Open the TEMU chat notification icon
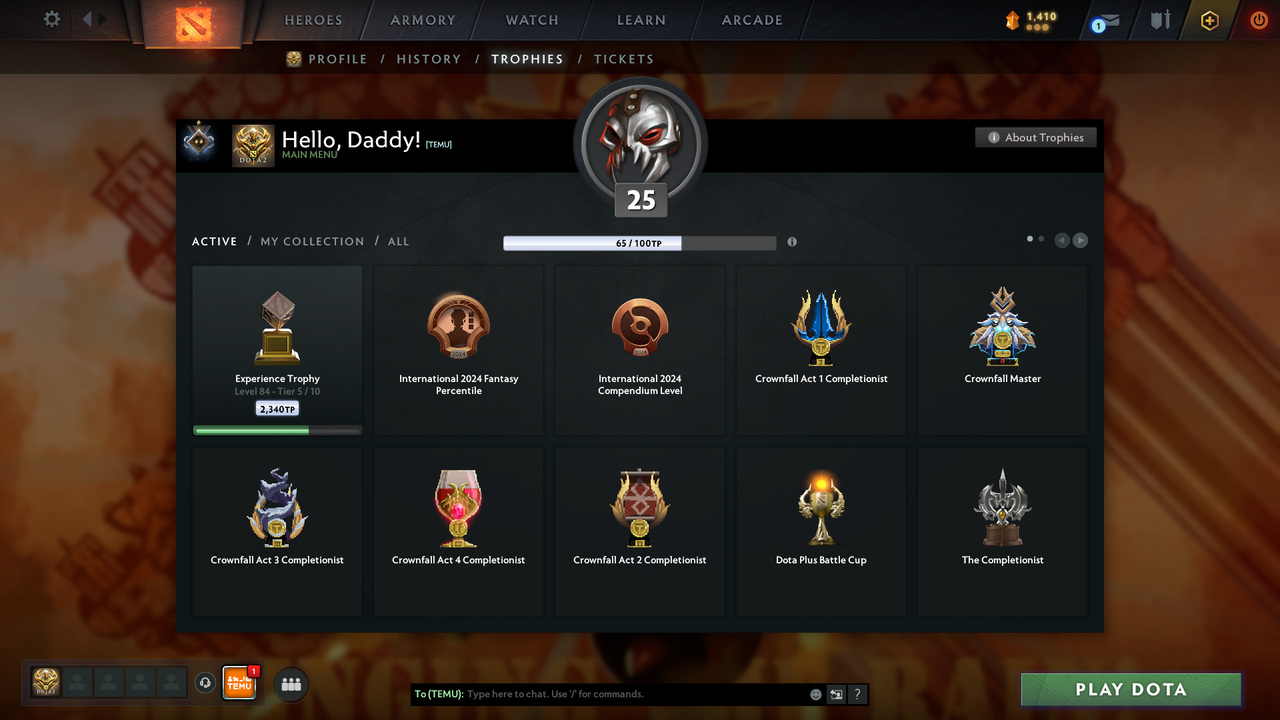 (239, 683)
